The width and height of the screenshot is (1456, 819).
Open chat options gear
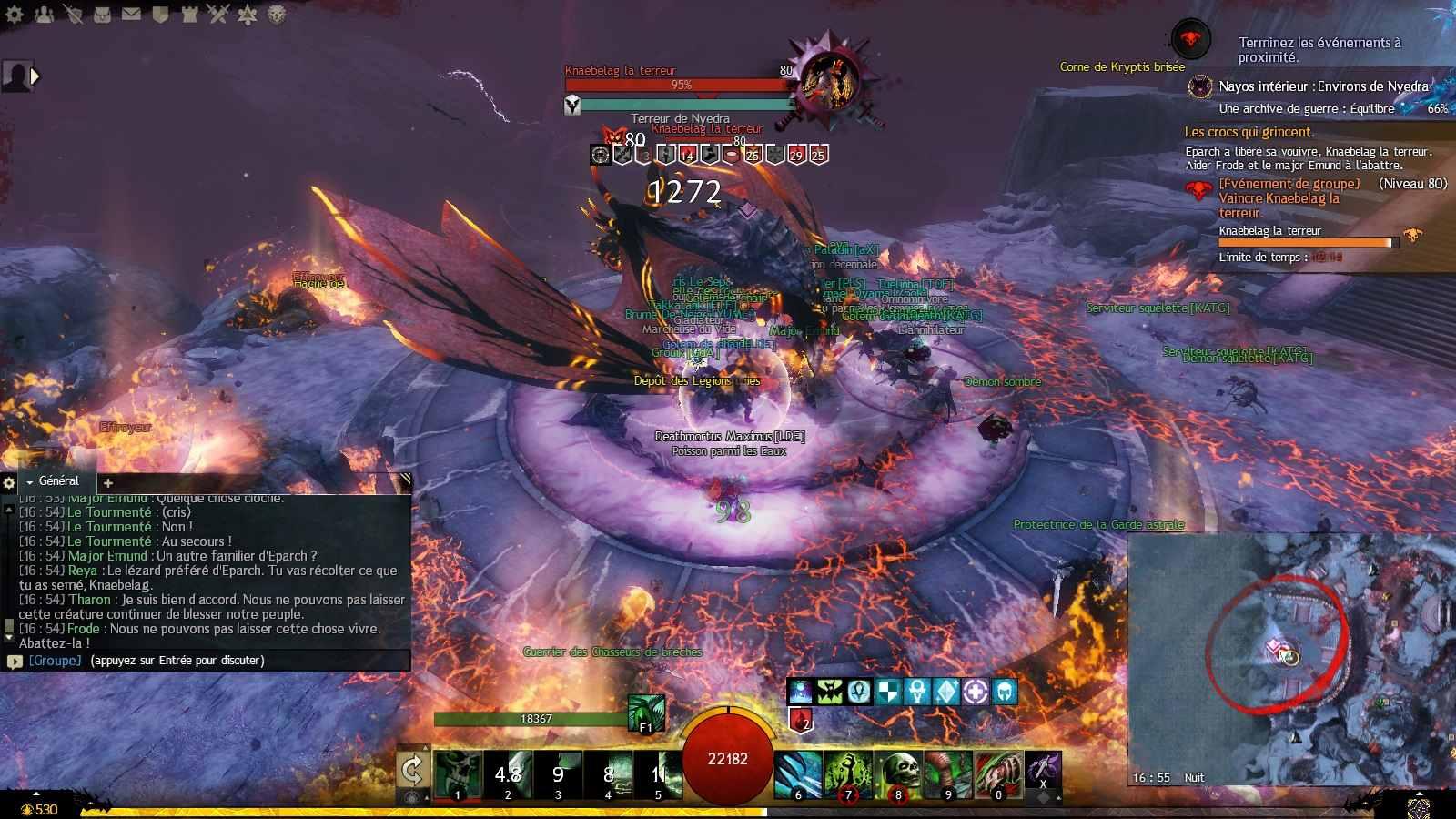pos(9,483)
